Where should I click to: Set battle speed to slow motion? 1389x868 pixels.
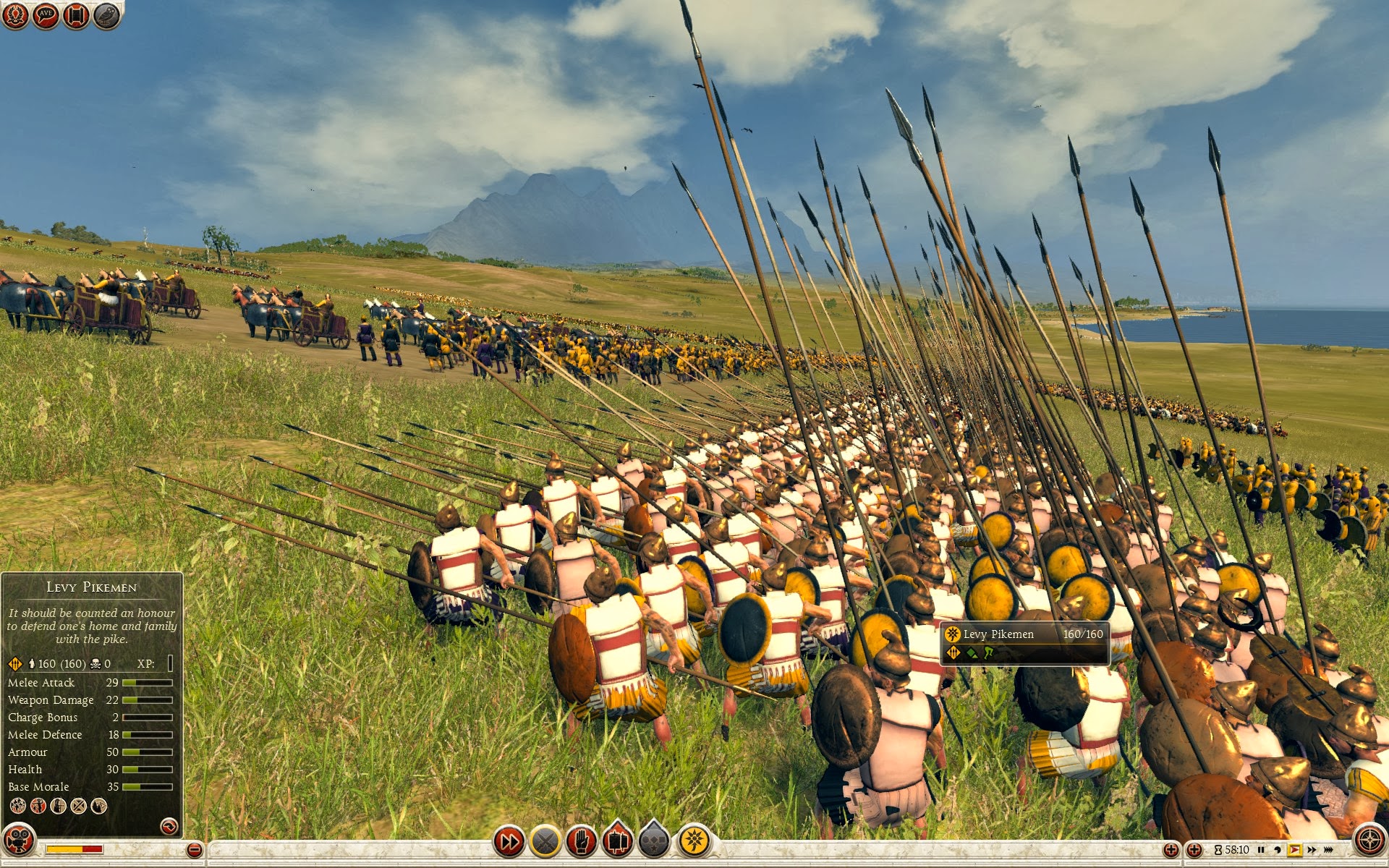tap(1278, 850)
